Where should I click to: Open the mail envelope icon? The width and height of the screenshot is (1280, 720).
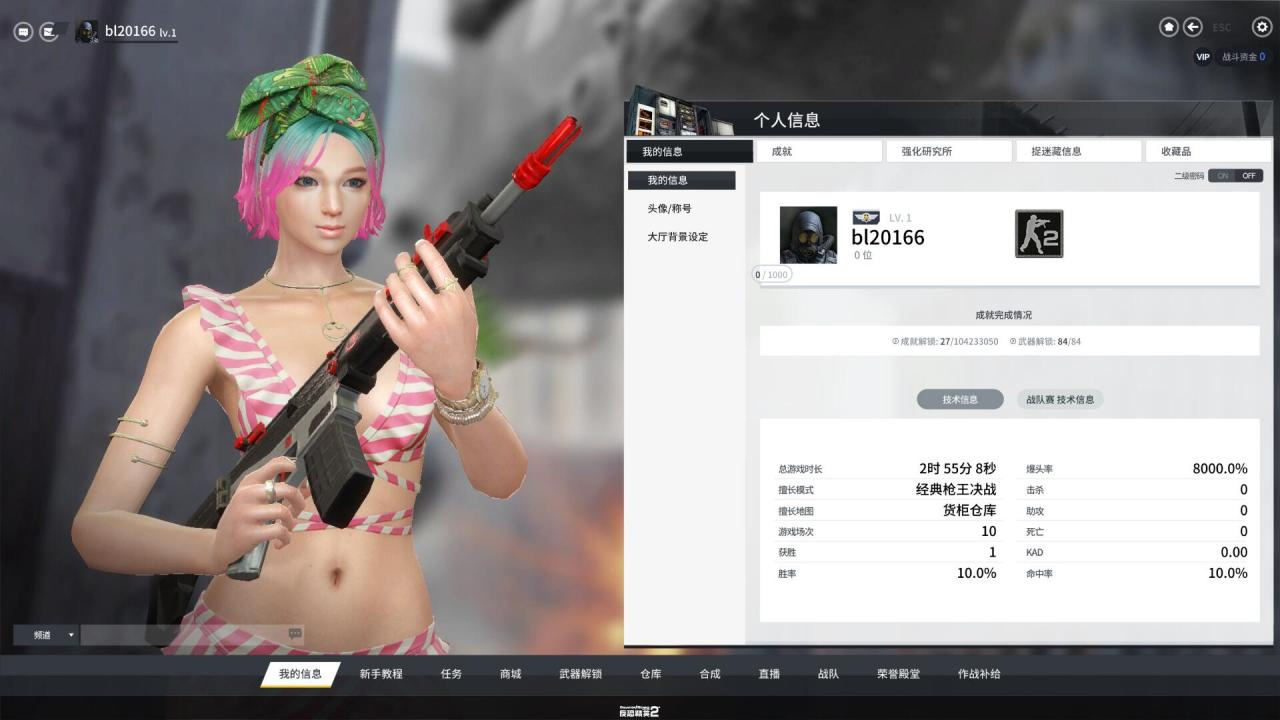click(48, 32)
